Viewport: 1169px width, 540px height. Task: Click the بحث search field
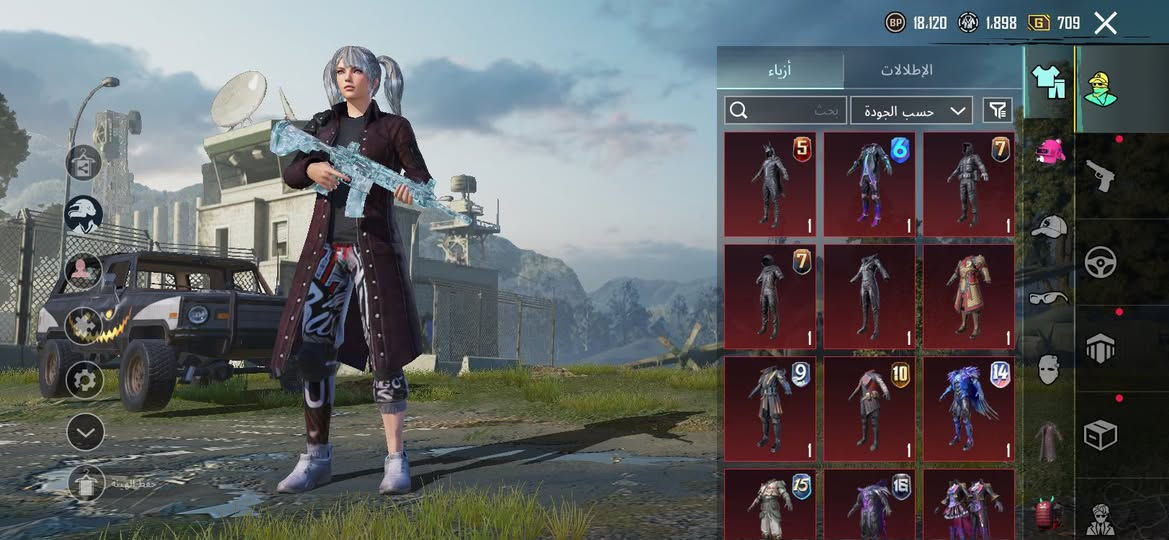coord(786,110)
